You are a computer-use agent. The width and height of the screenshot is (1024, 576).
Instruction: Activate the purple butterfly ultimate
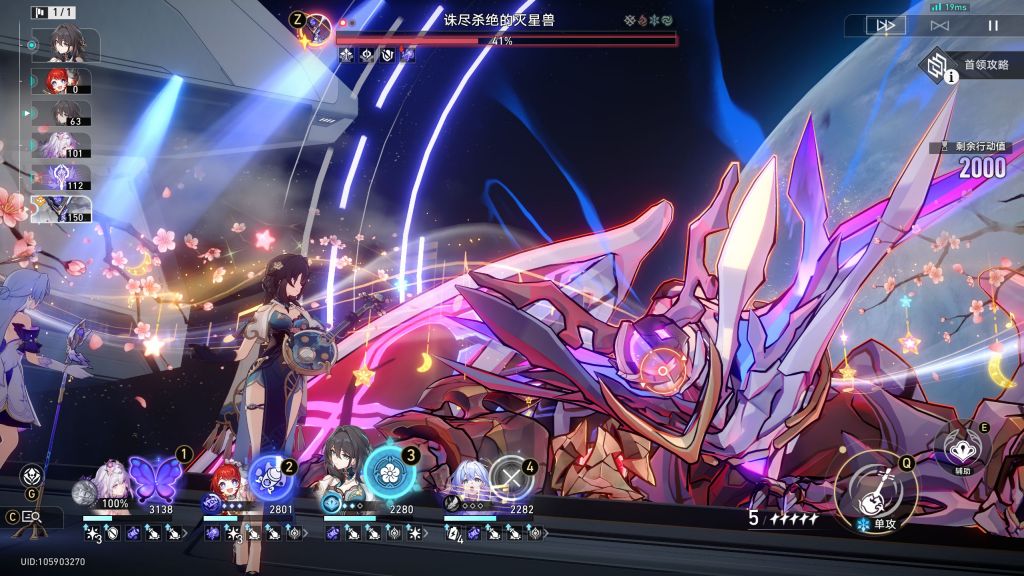(154, 479)
